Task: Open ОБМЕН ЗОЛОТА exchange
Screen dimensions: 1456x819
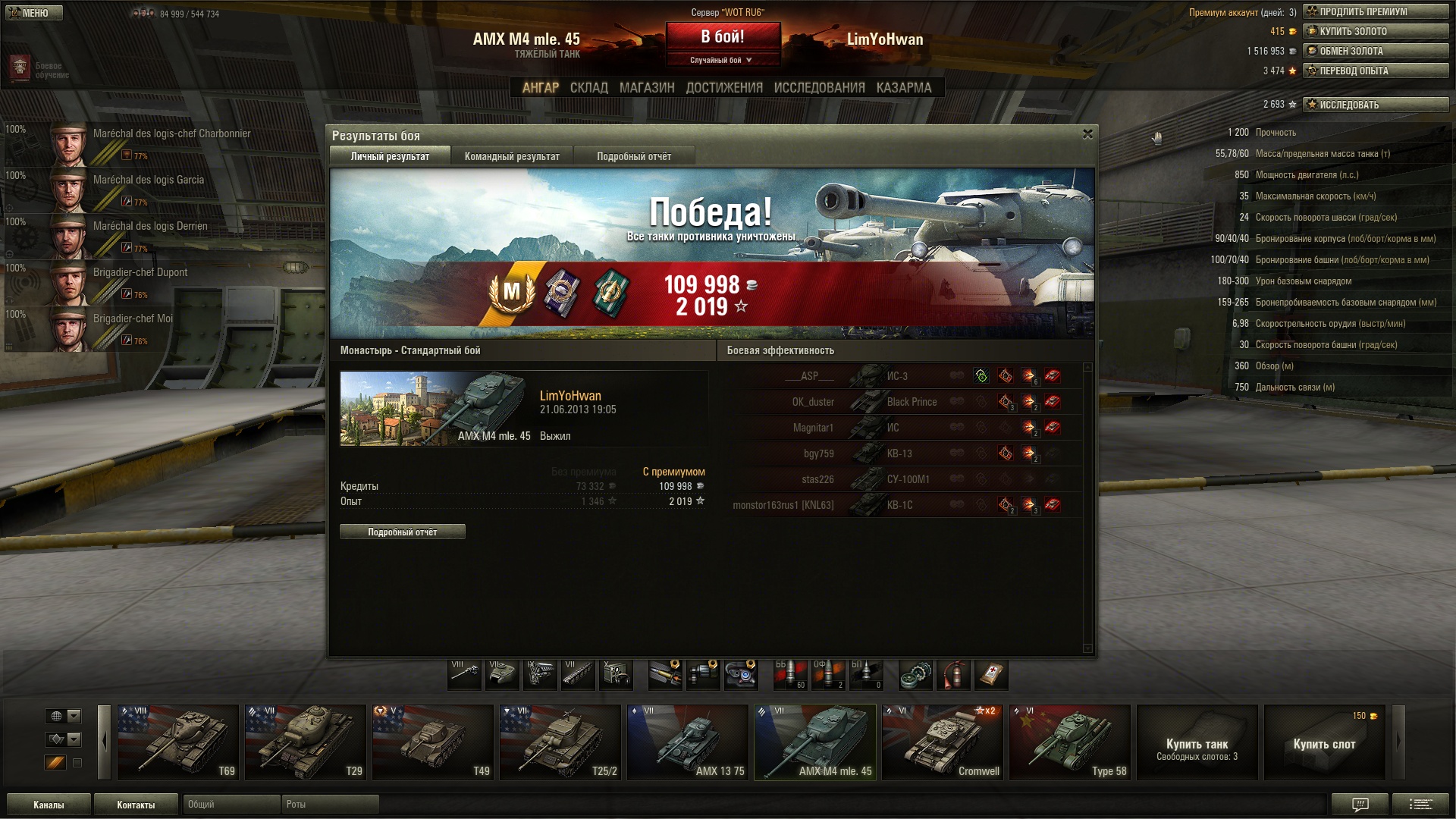Action: tap(1375, 51)
